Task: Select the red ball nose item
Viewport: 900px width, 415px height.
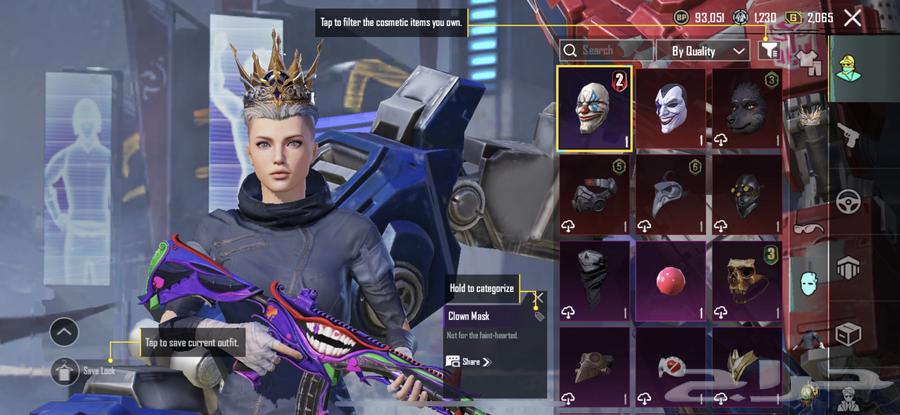Action: tap(671, 280)
